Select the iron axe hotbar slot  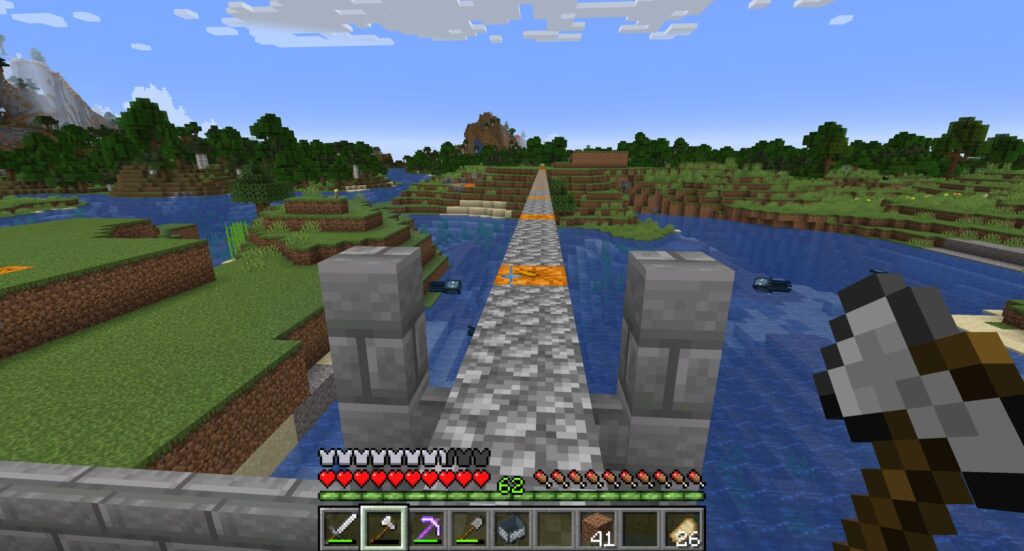383,528
